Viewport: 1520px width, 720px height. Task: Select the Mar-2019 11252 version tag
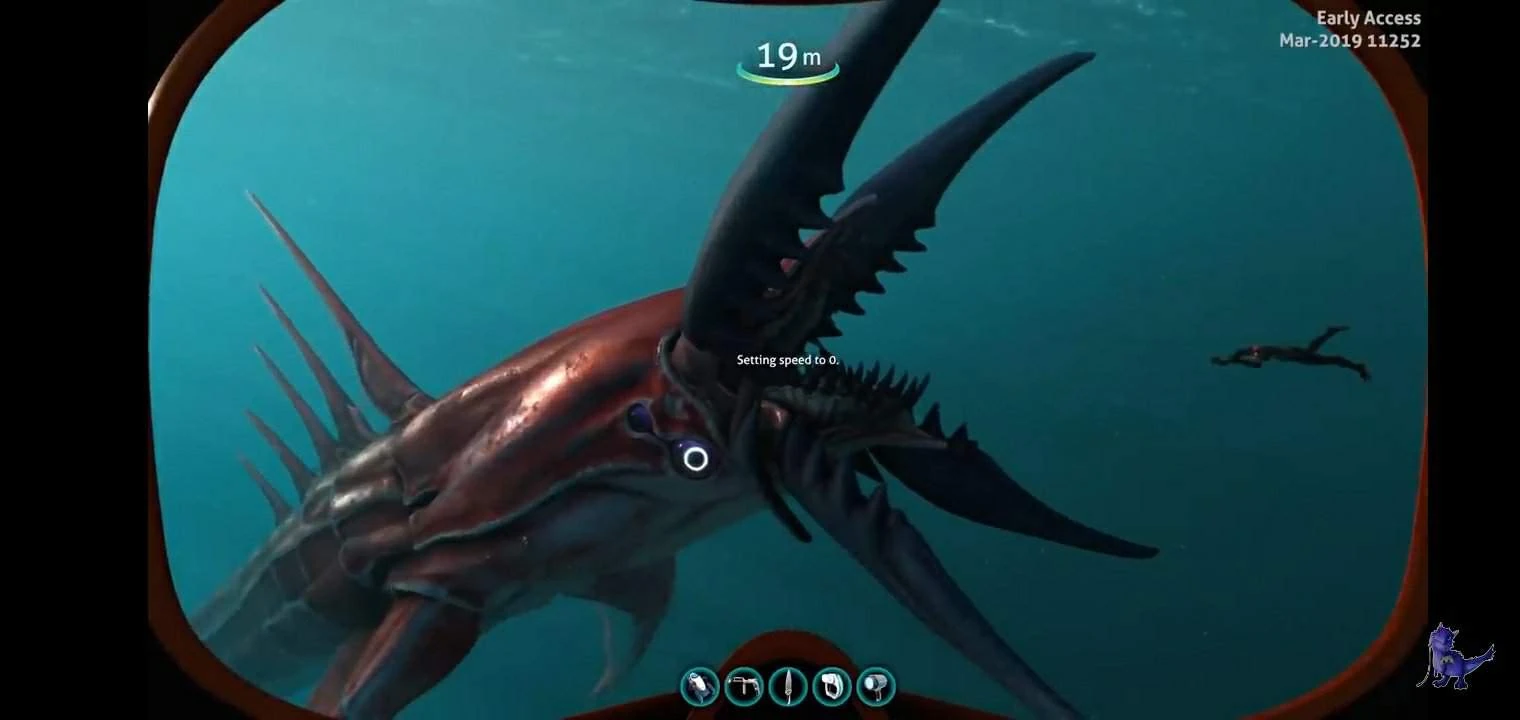(1349, 40)
